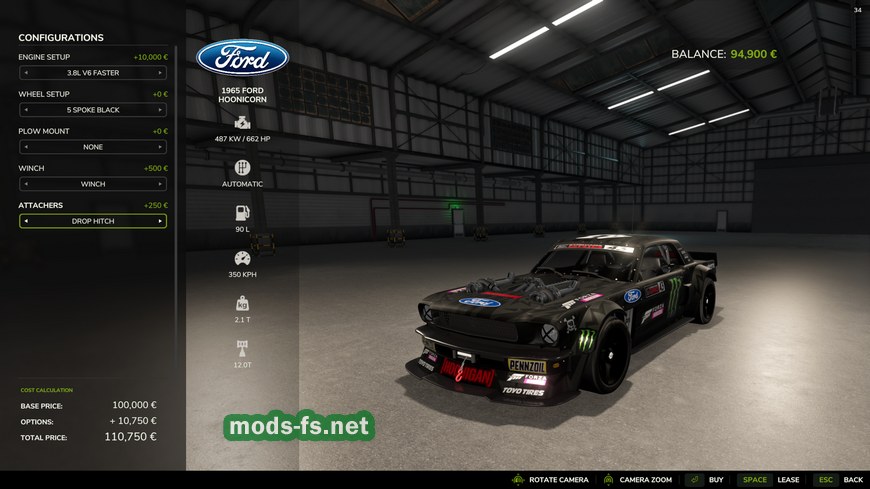Switch to previous wheel setup
The height and width of the screenshot is (489, 870).
click(25, 110)
